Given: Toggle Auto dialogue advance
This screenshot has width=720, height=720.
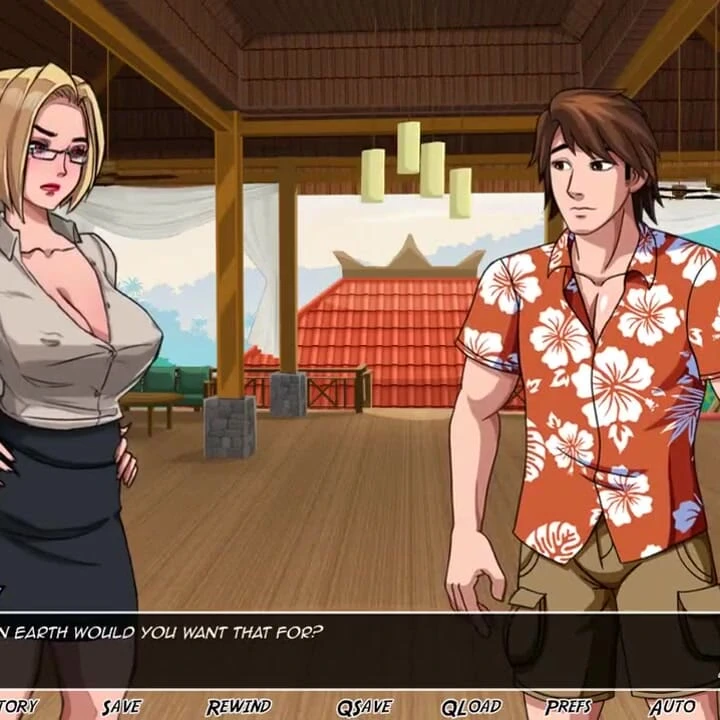Looking at the screenshot, I should click(x=672, y=706).
